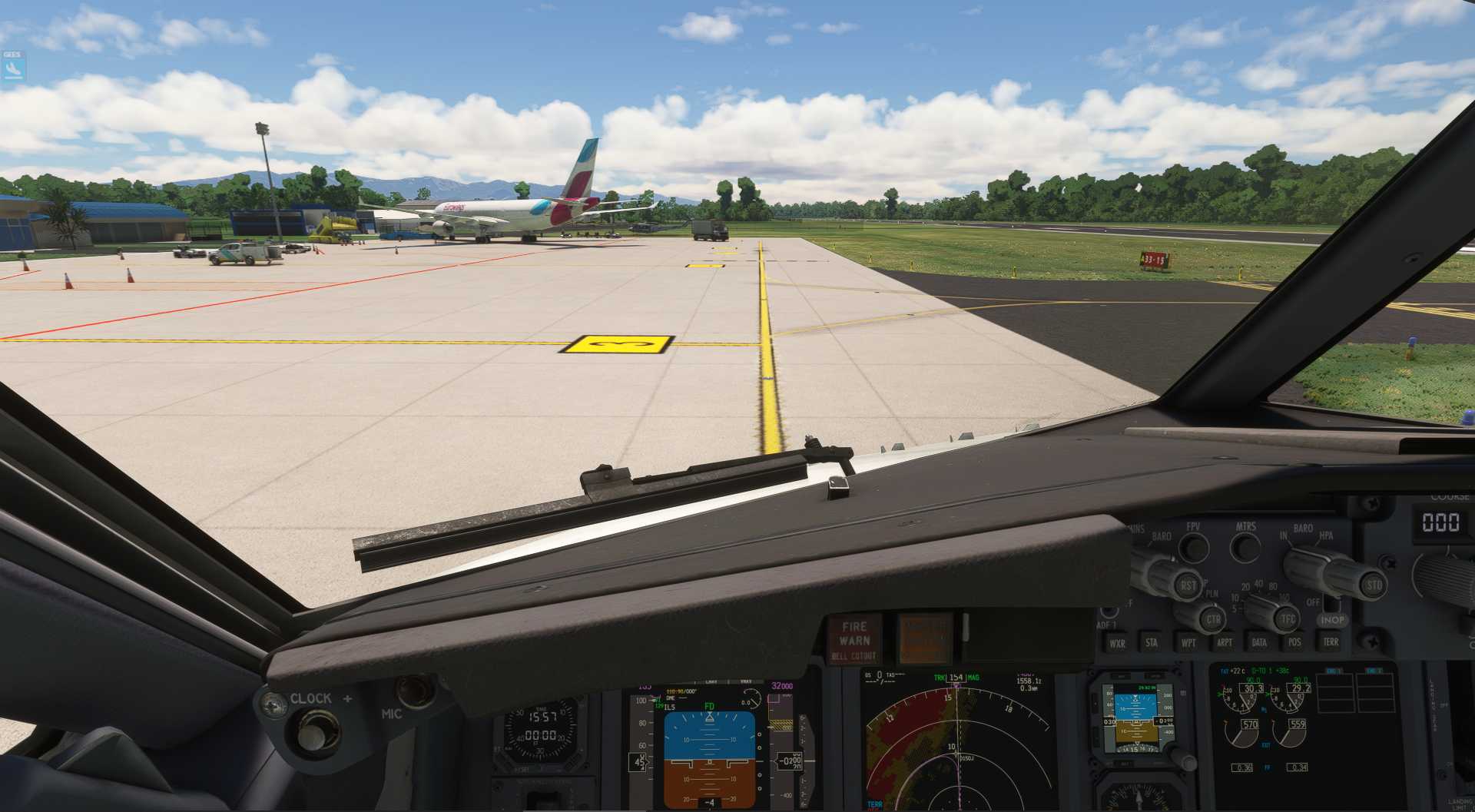Toggle the POS position display button
1475x812 pixels.
1294,643
